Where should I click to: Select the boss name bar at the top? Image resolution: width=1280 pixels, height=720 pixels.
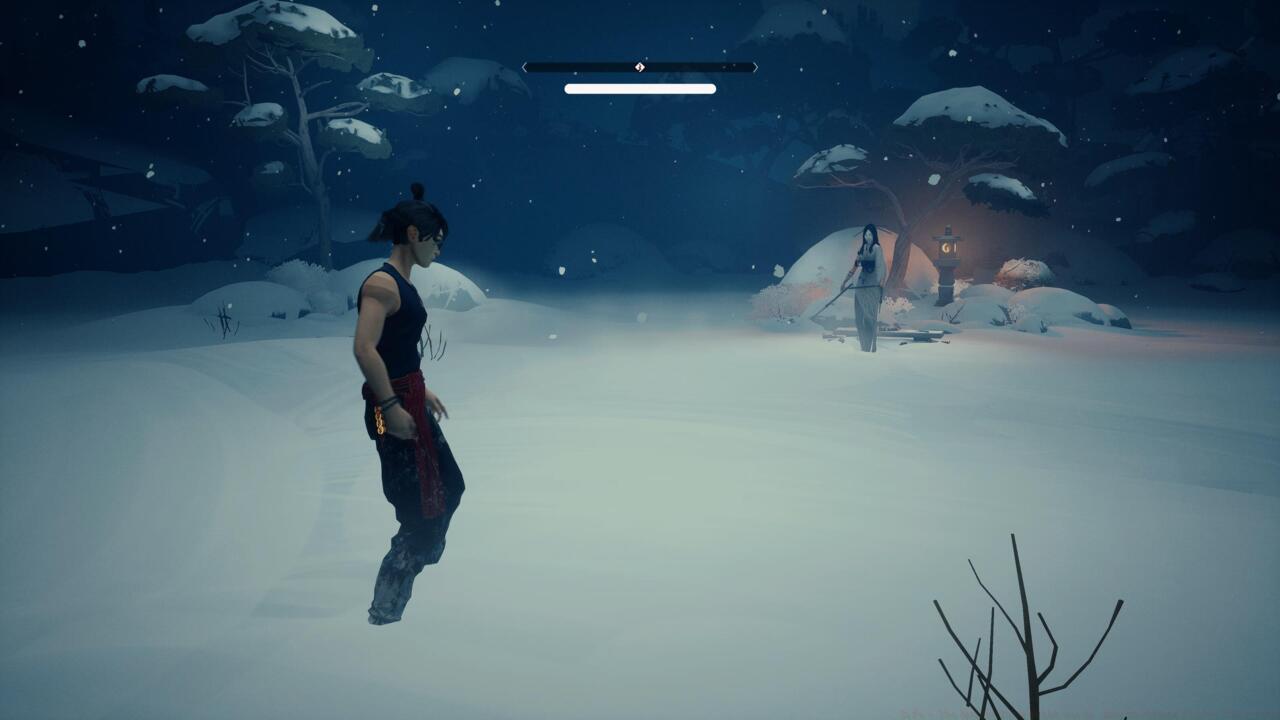(x=640, y=66)
